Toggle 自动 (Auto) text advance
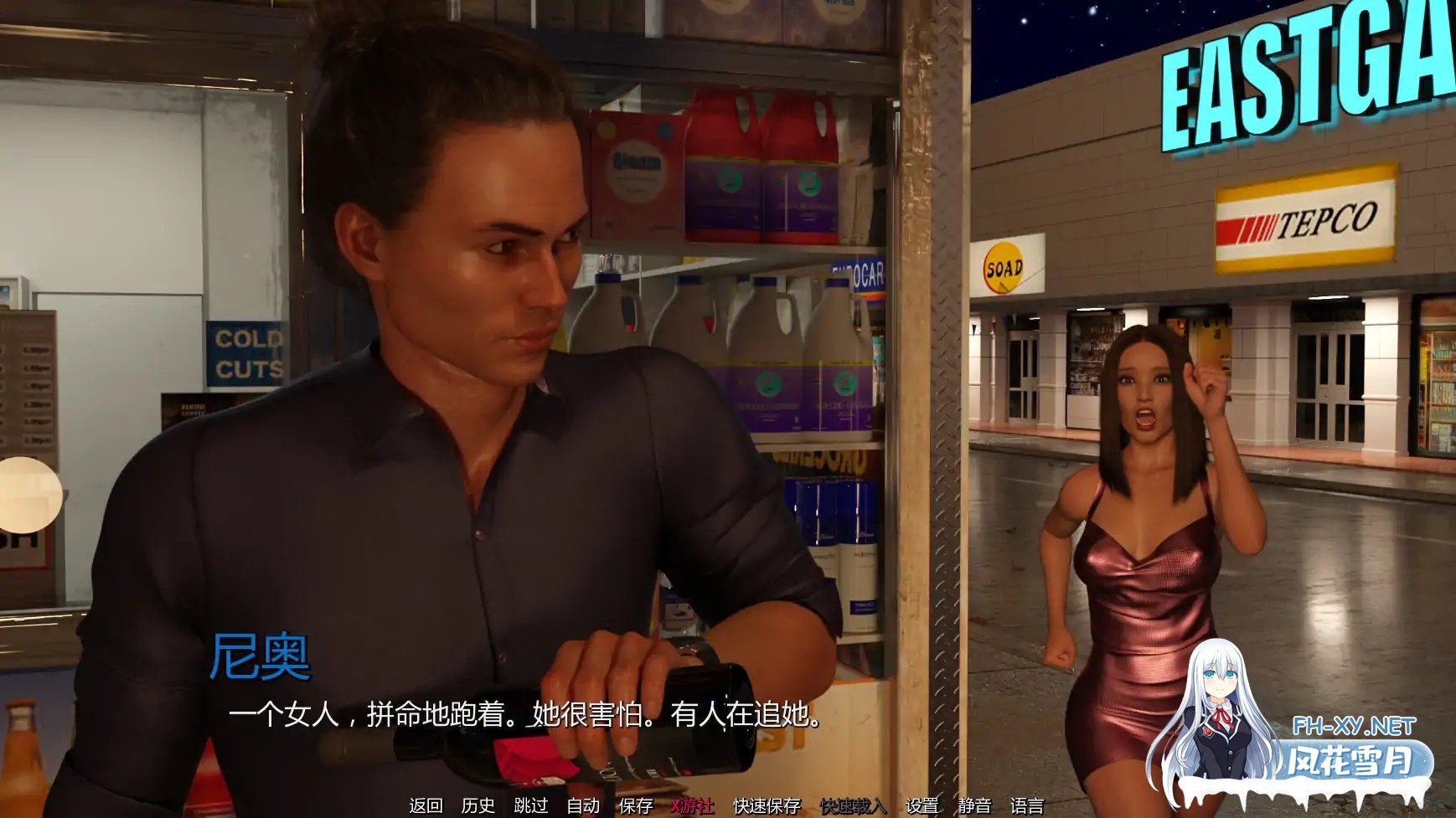The image size is (1456, 818). pyautogui.click(x=583, y=805)
